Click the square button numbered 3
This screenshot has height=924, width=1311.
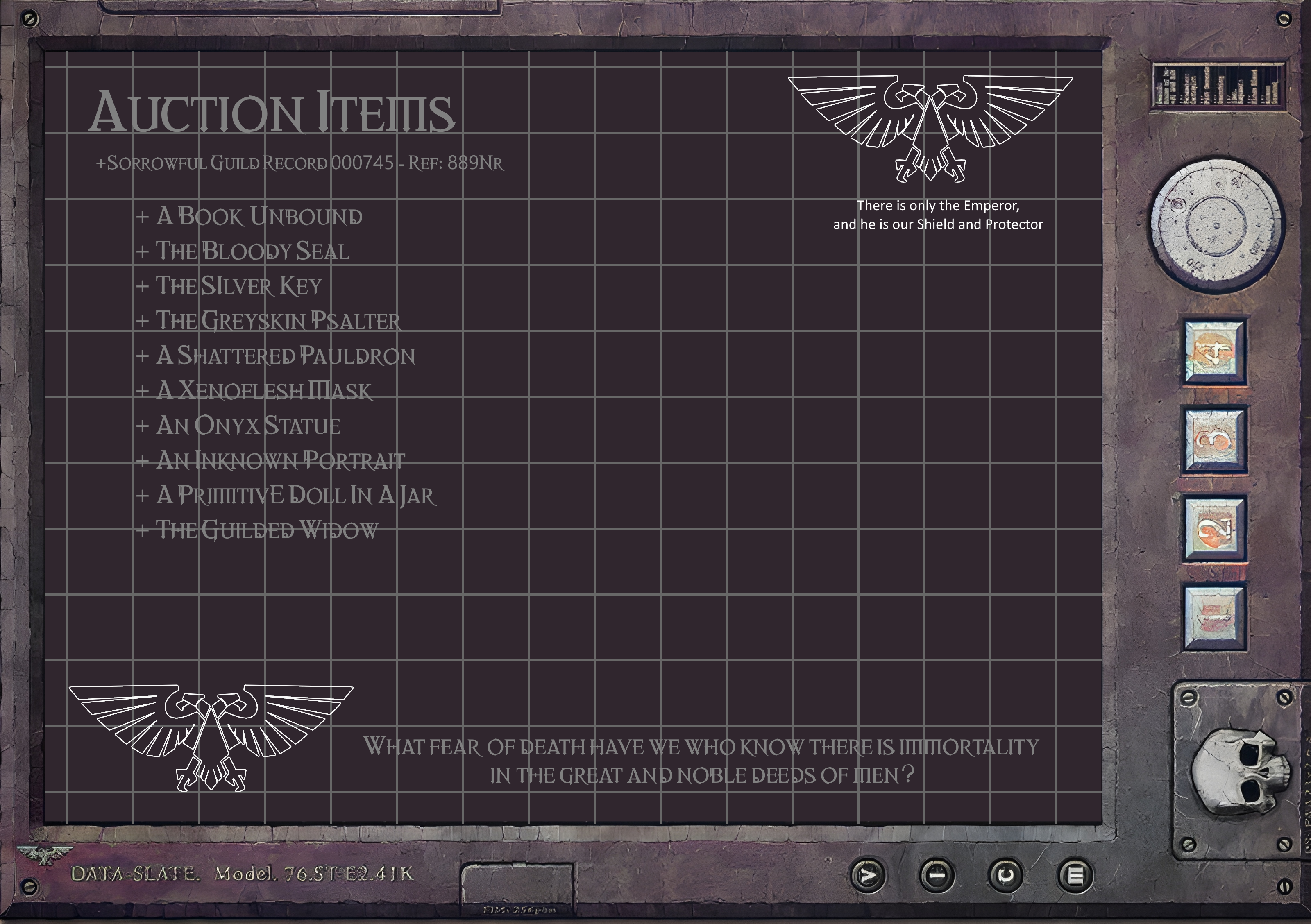[x=1214, y=439]
